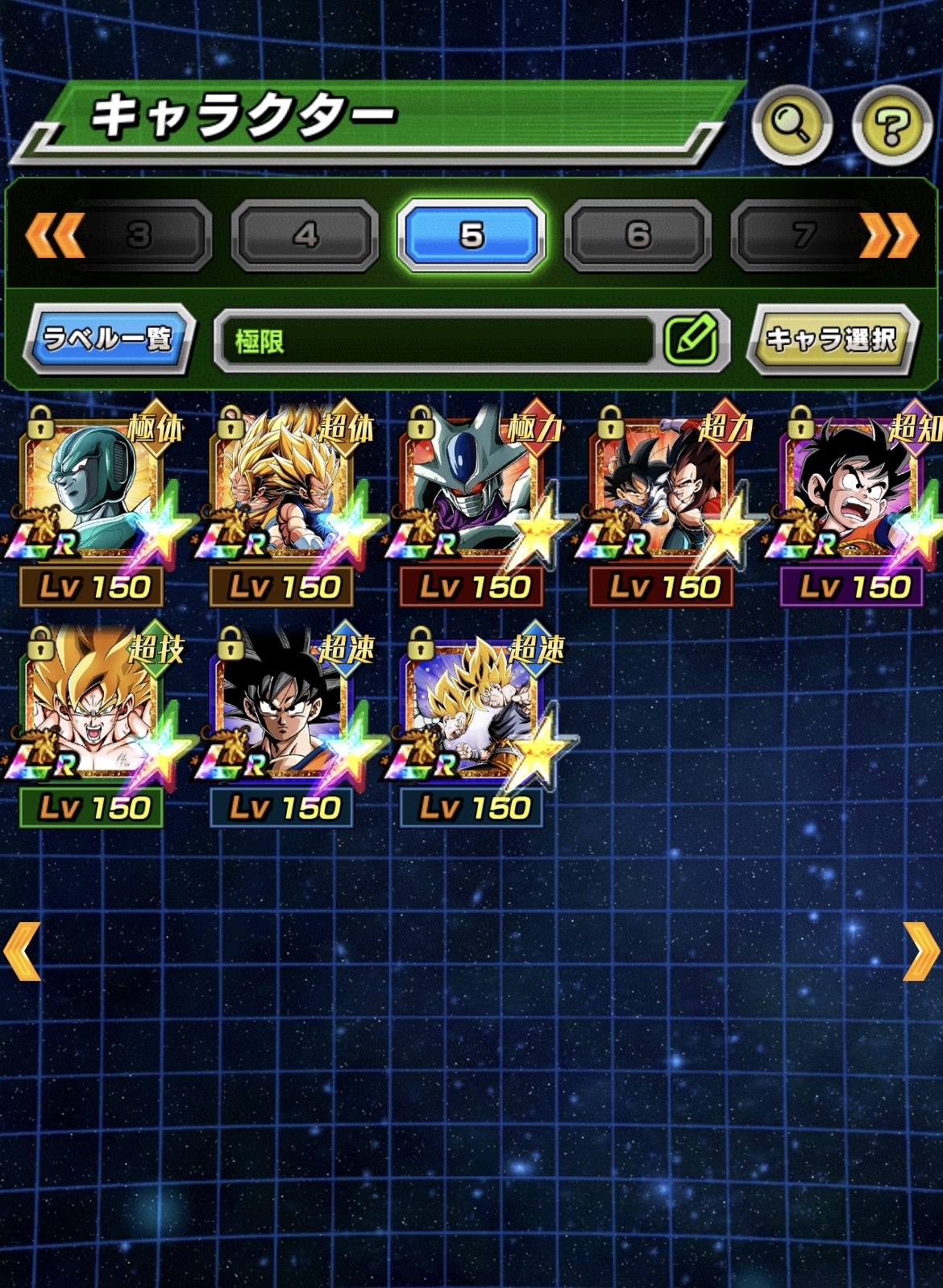The height and width of the screenshot is (1288, 943).
Task: Select the shouting kid Goku card
Action: pyautogui.click(x=852, y=492)
